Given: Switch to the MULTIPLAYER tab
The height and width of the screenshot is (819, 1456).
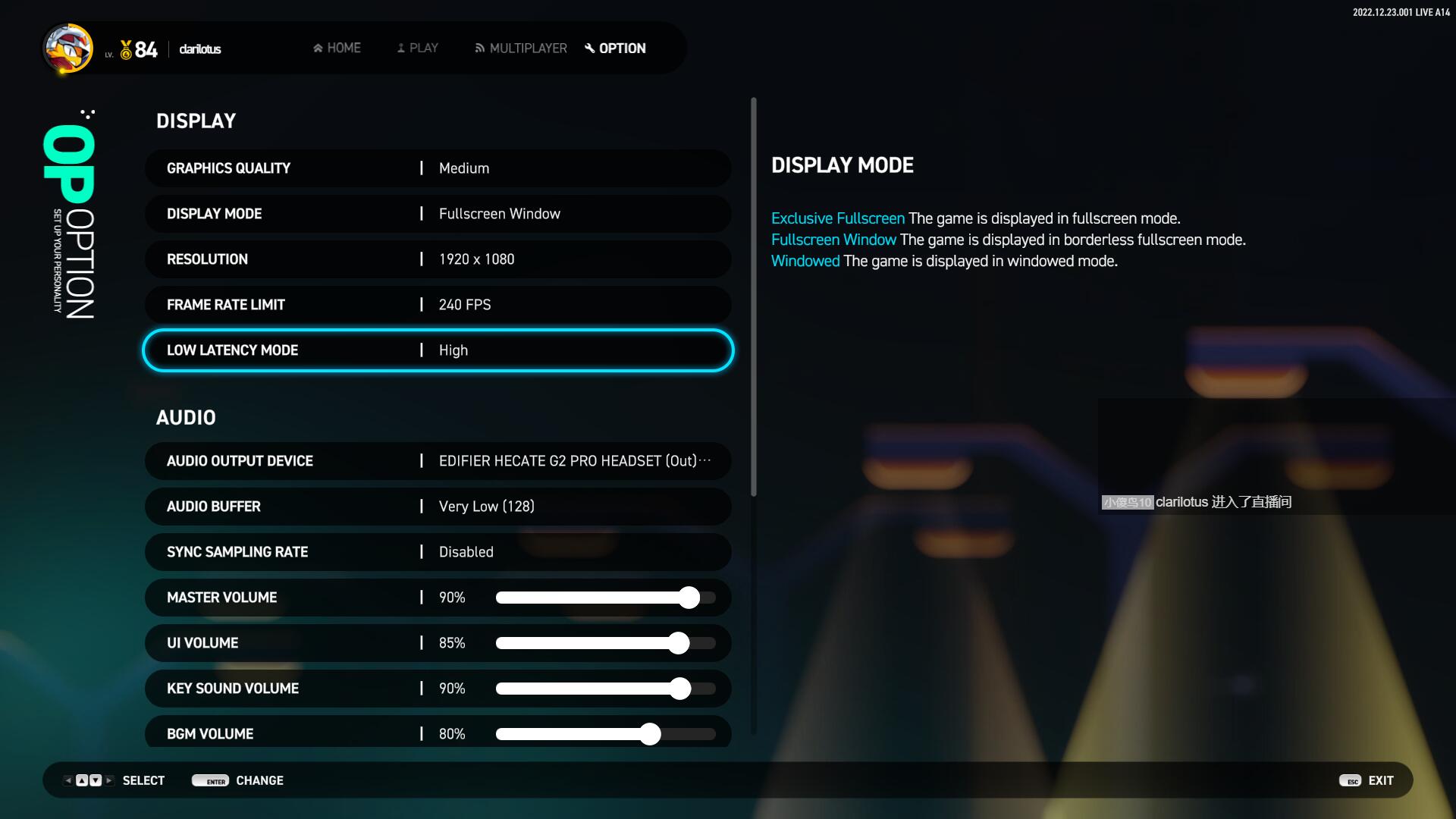Looking at the screenshot, I should [520, 48].
